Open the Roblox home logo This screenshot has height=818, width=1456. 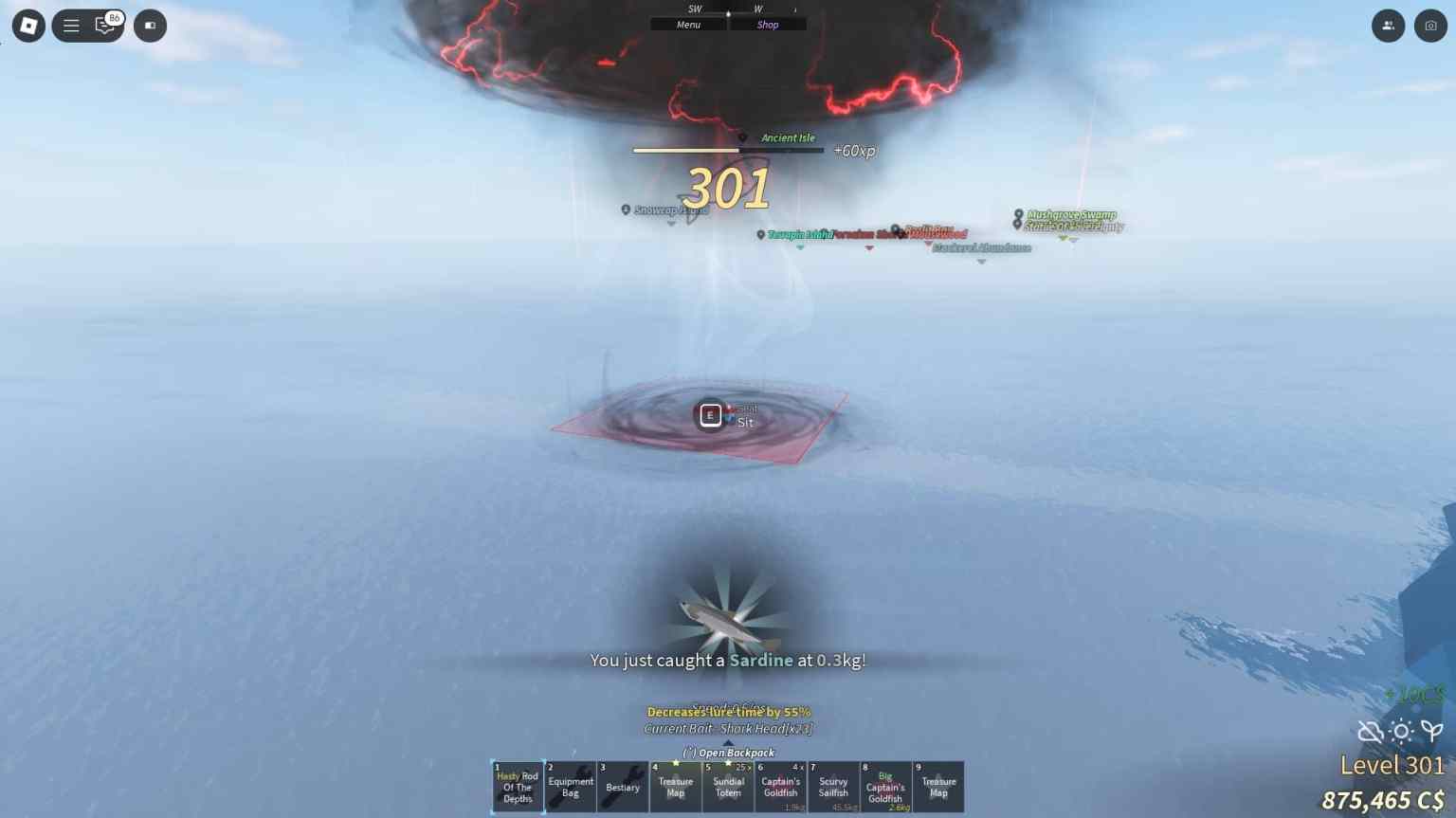pos(27,26)
